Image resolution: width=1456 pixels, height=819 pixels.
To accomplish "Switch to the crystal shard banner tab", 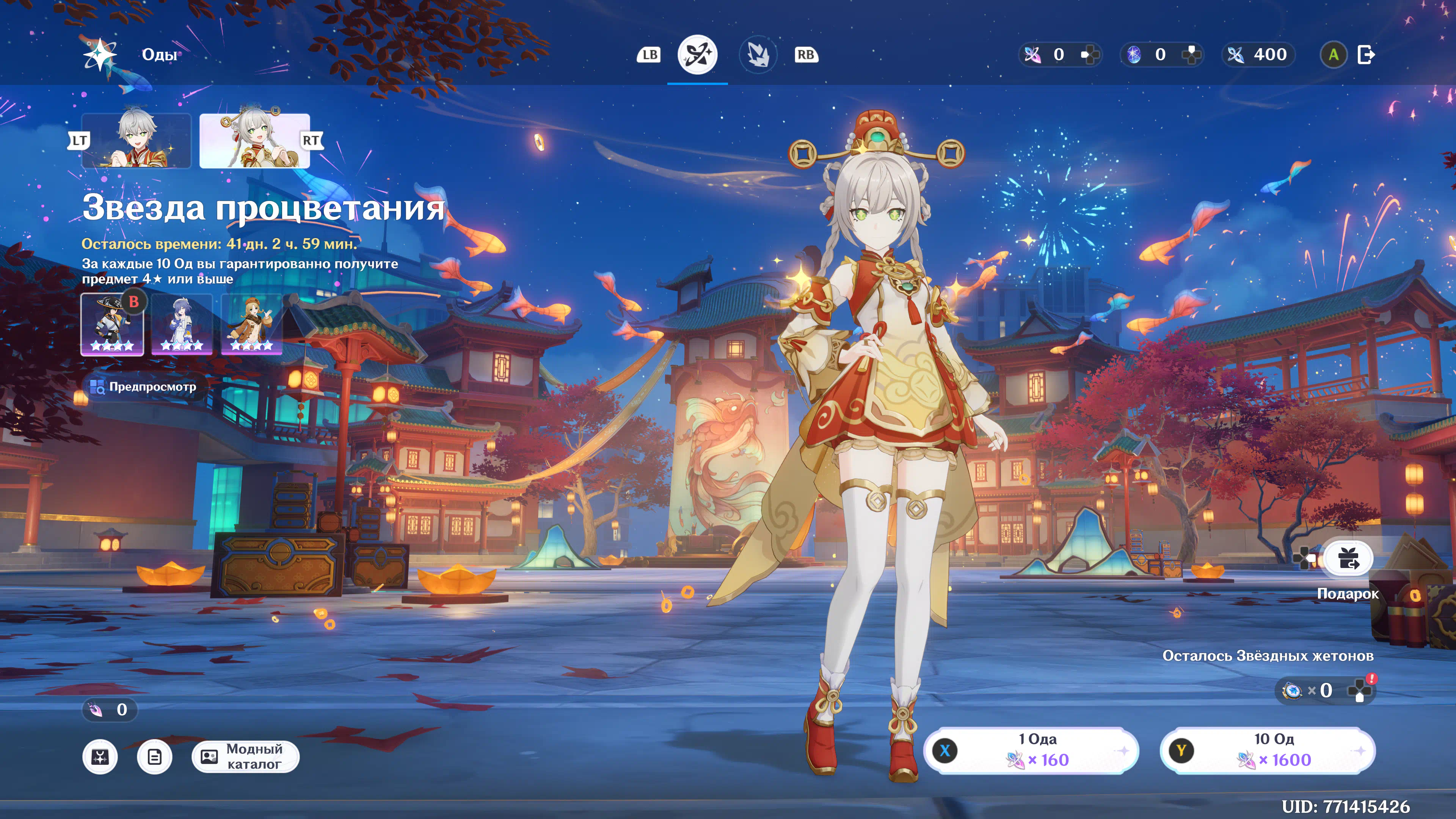I will (758, 55).
